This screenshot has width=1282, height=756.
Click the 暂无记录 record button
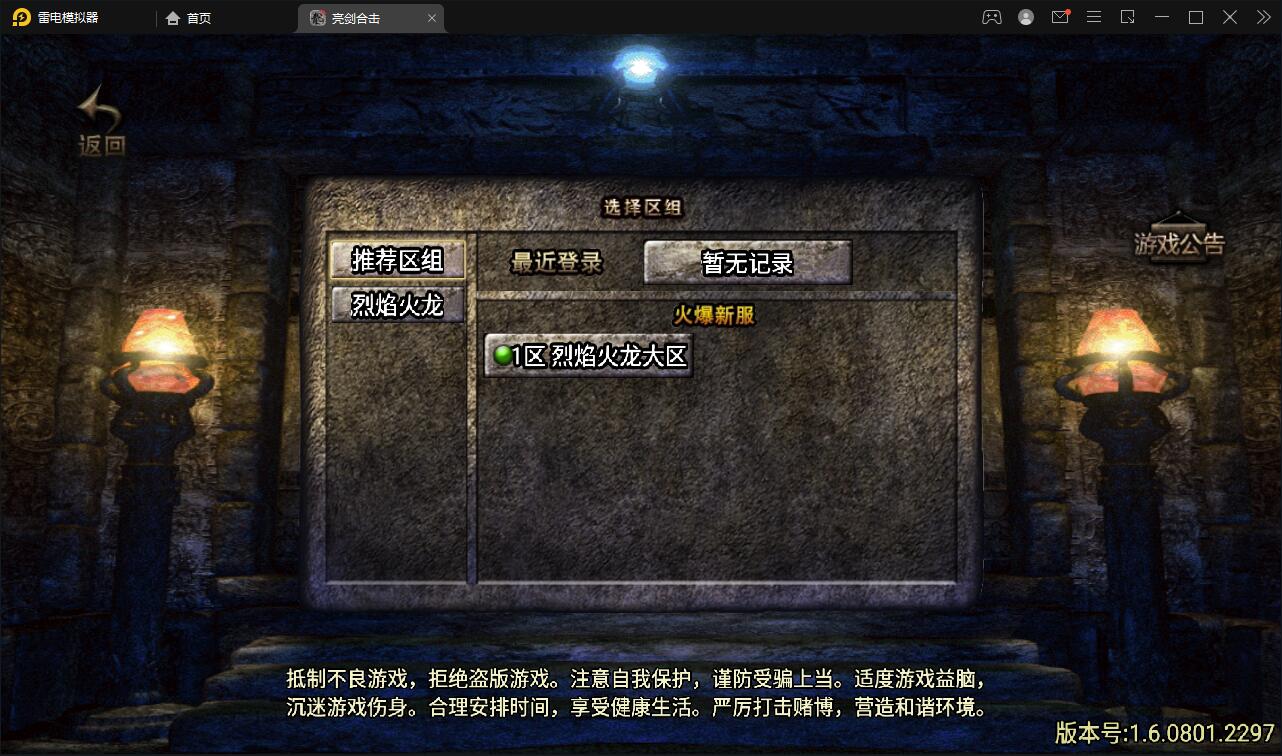point(746,261)
